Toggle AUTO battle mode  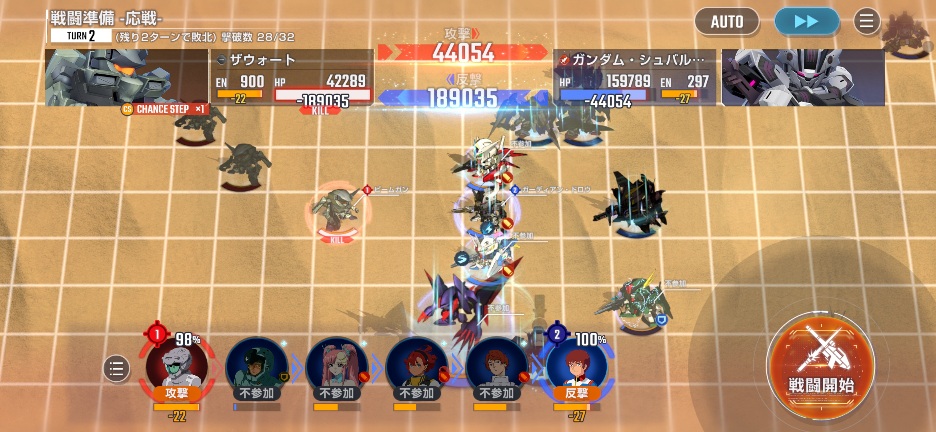[727, 21]
